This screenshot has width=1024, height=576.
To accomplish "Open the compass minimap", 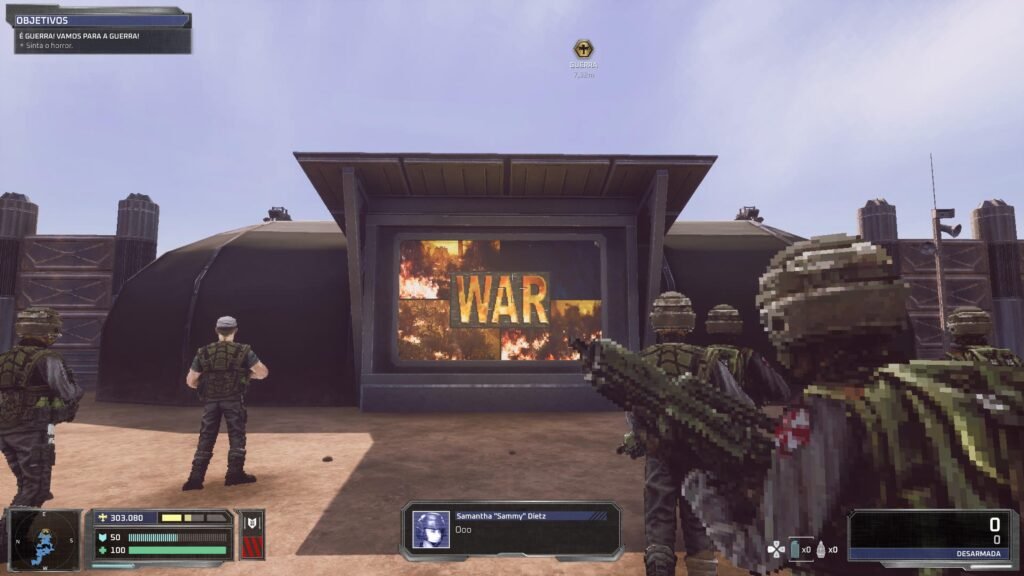I will 44,537.
